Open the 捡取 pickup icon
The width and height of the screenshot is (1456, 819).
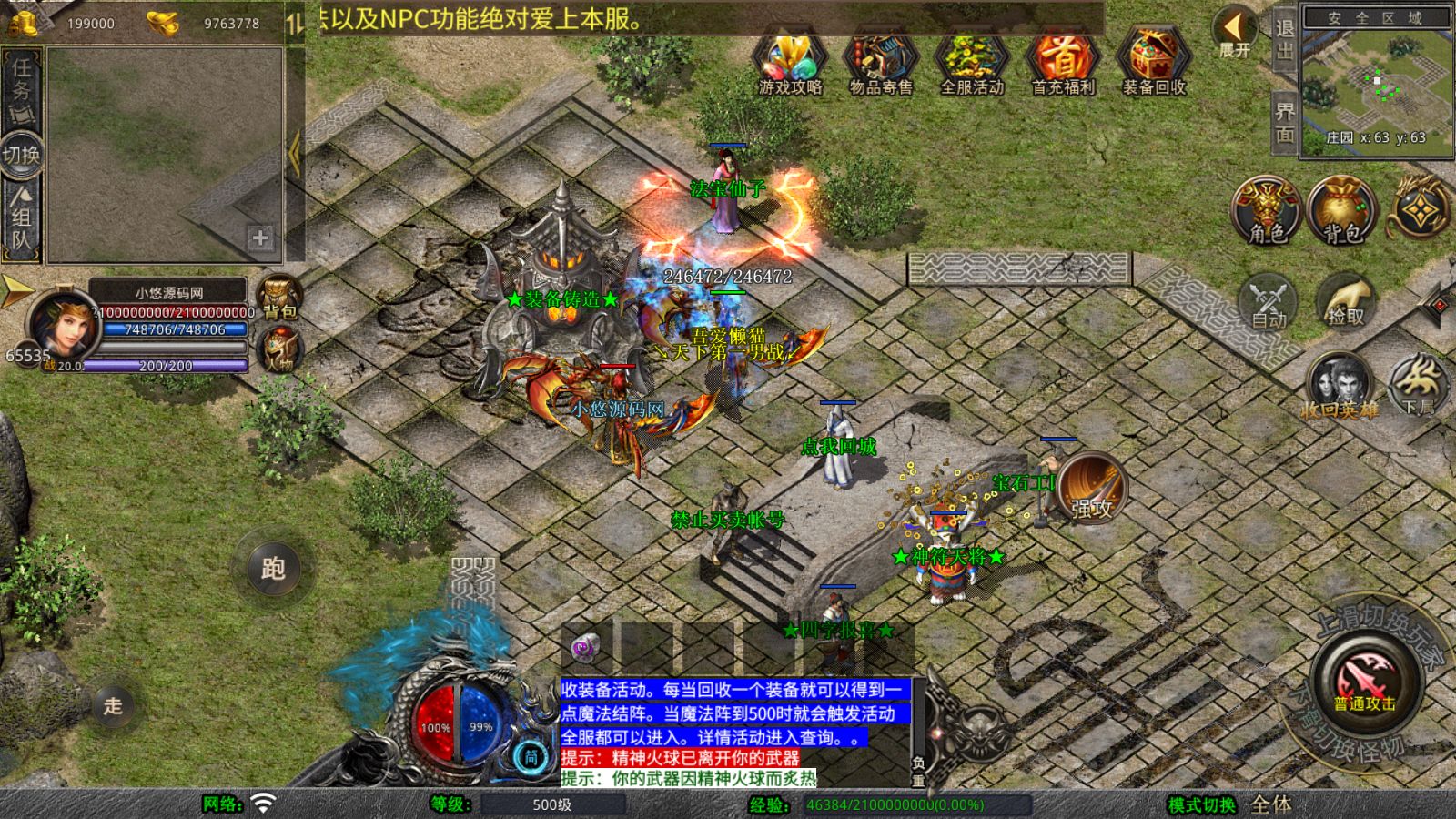tap(1345, 305)
